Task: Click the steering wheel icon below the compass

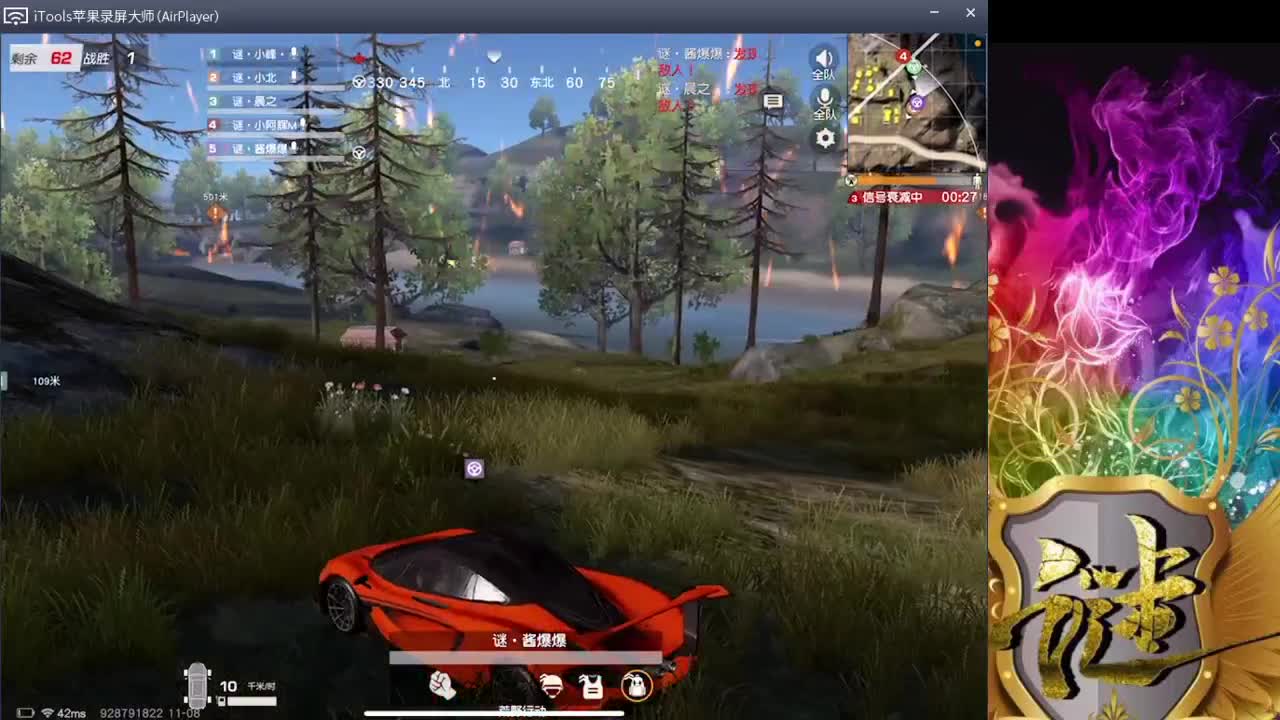Action: (360, 152)
